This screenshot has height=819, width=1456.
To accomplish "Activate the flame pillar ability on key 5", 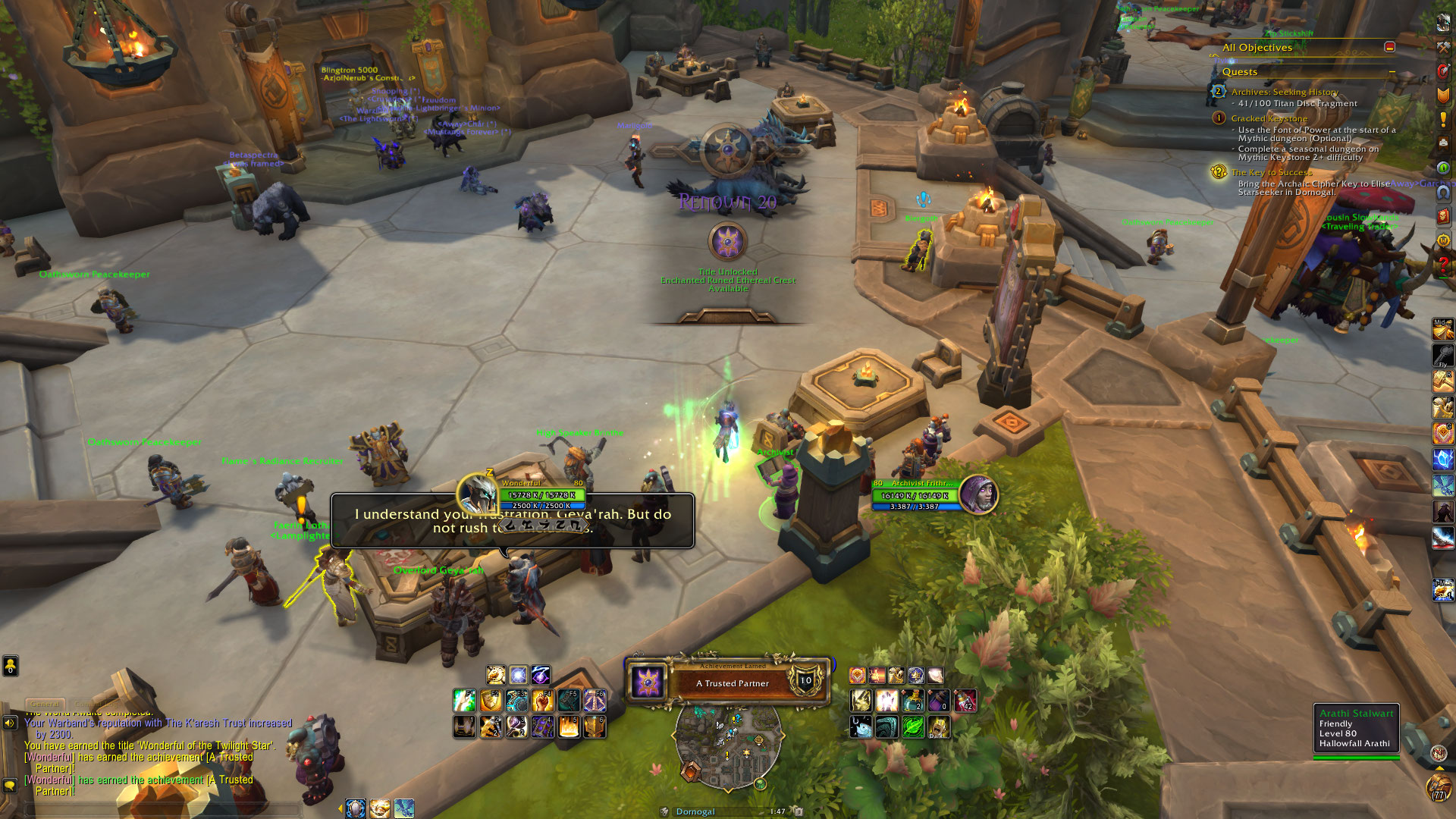I will (x=569, y=726).
